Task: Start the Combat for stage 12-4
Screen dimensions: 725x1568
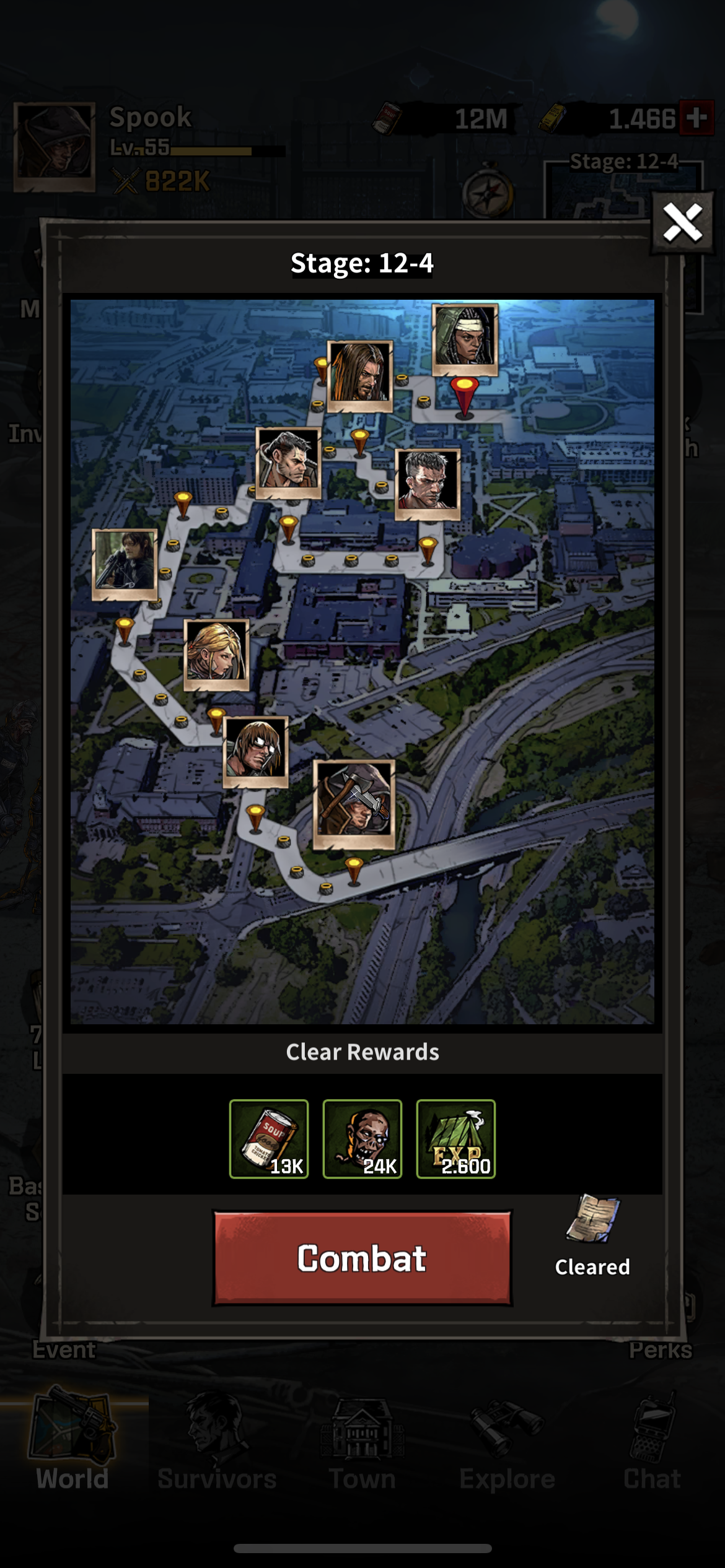Action: (362, 1258)
